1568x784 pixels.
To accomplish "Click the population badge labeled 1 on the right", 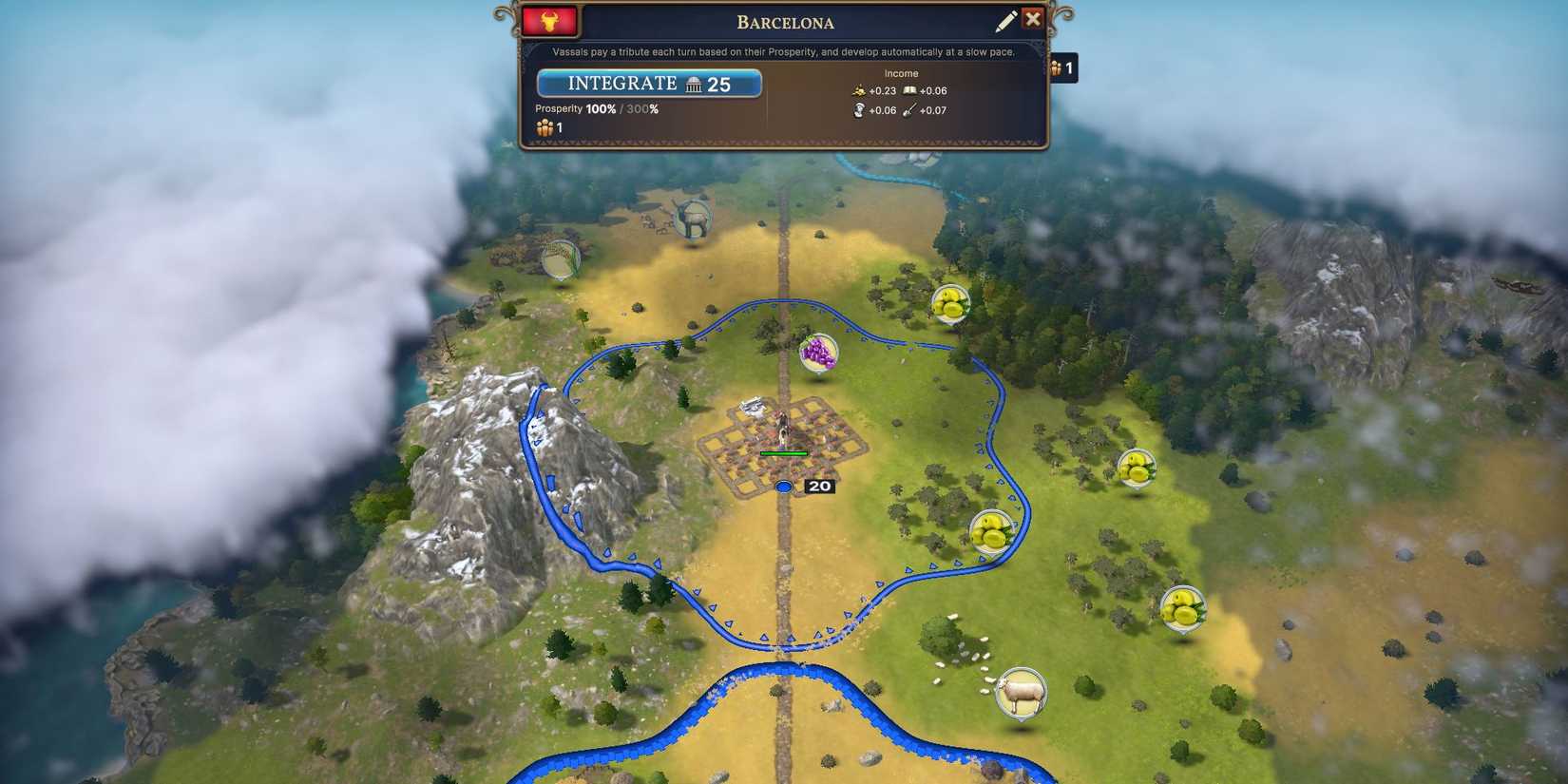I will (x=1064, y=68).
